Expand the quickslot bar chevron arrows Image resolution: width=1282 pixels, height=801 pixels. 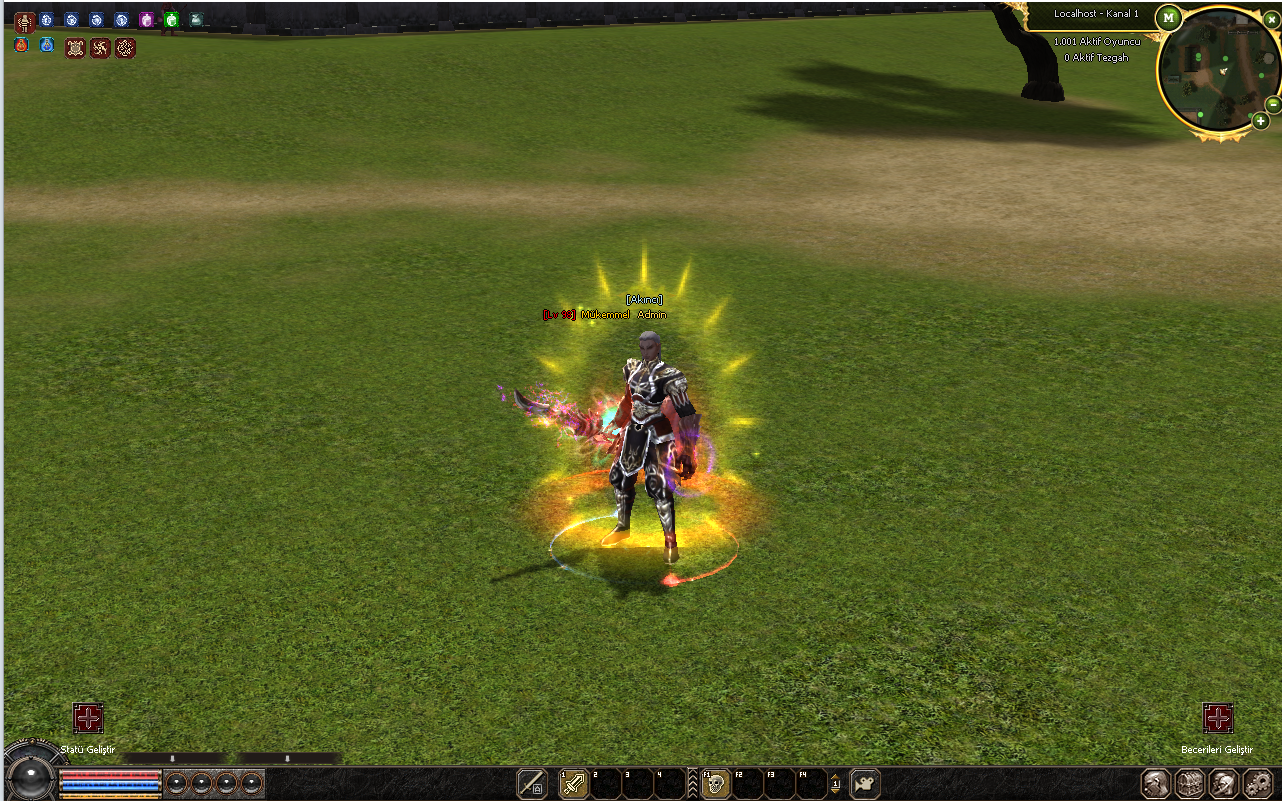pos(693,784)
